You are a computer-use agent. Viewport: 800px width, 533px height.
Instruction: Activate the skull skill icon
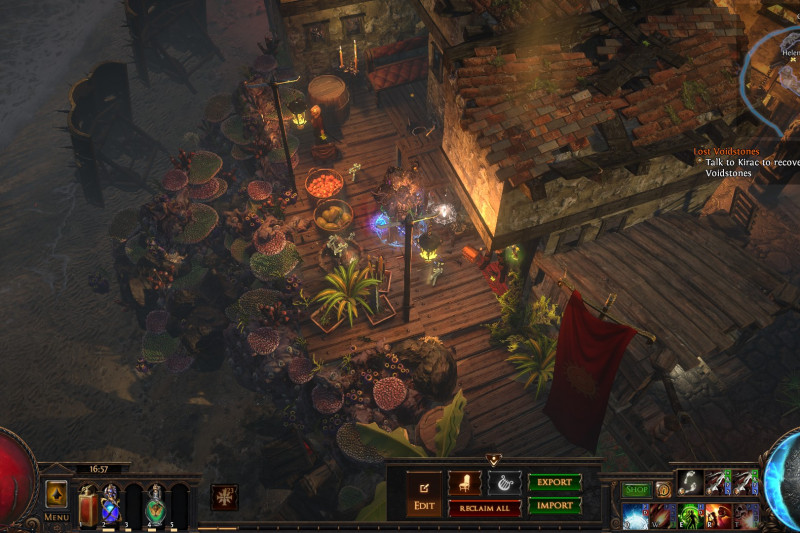tap(746, 515)
